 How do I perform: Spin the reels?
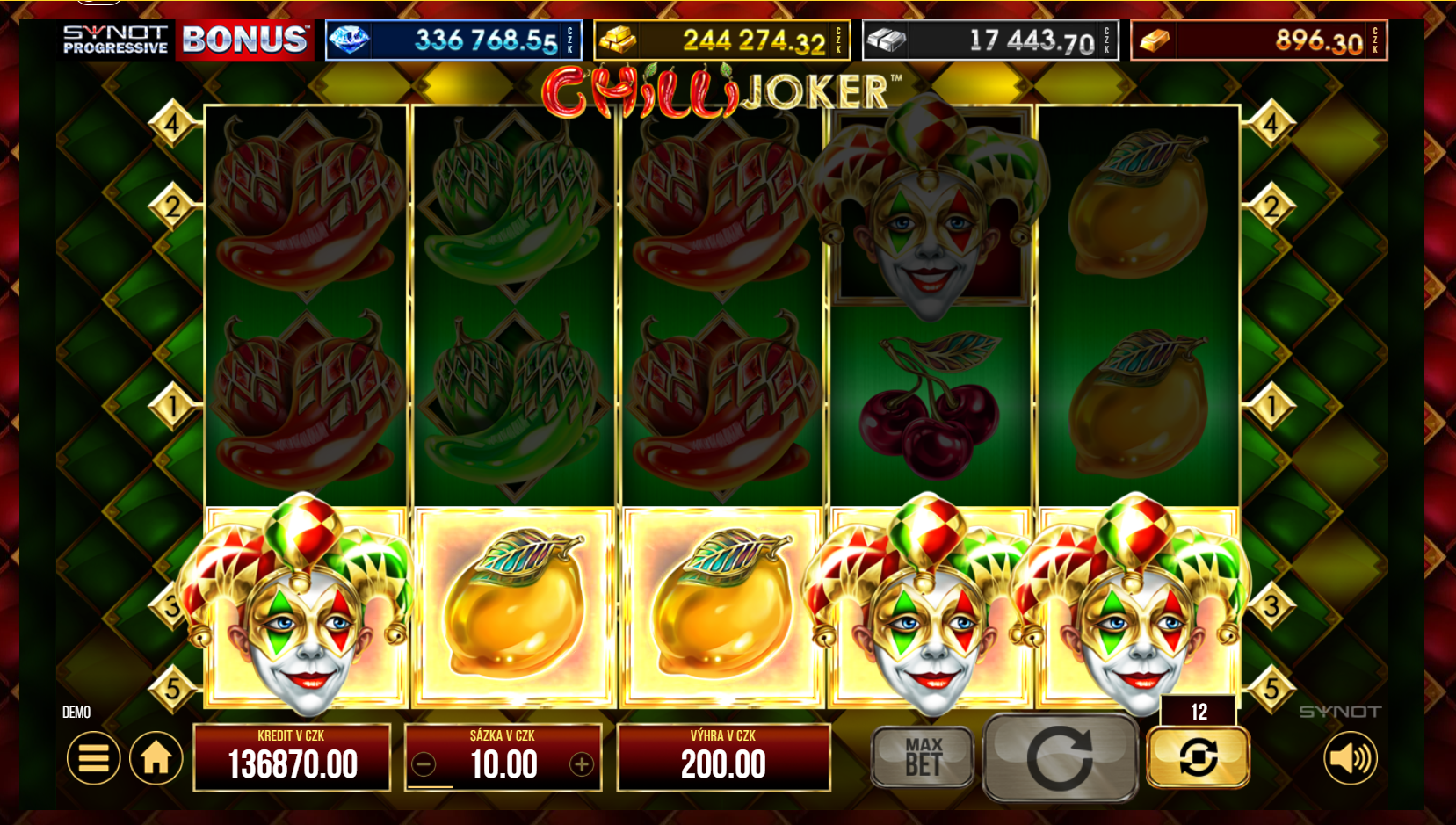tap(1060, 757)
